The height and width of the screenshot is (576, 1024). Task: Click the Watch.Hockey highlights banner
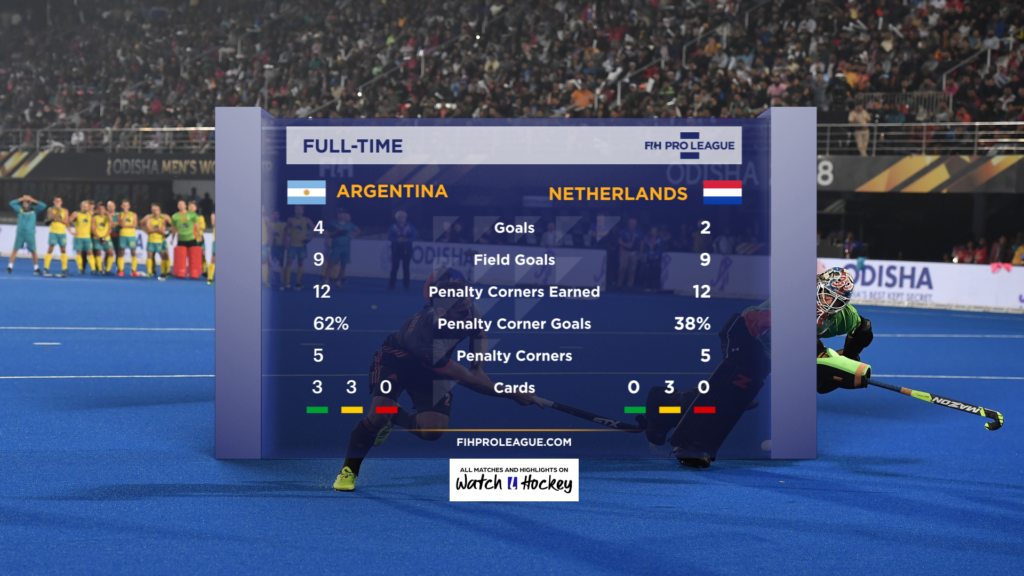pos(514,480)
